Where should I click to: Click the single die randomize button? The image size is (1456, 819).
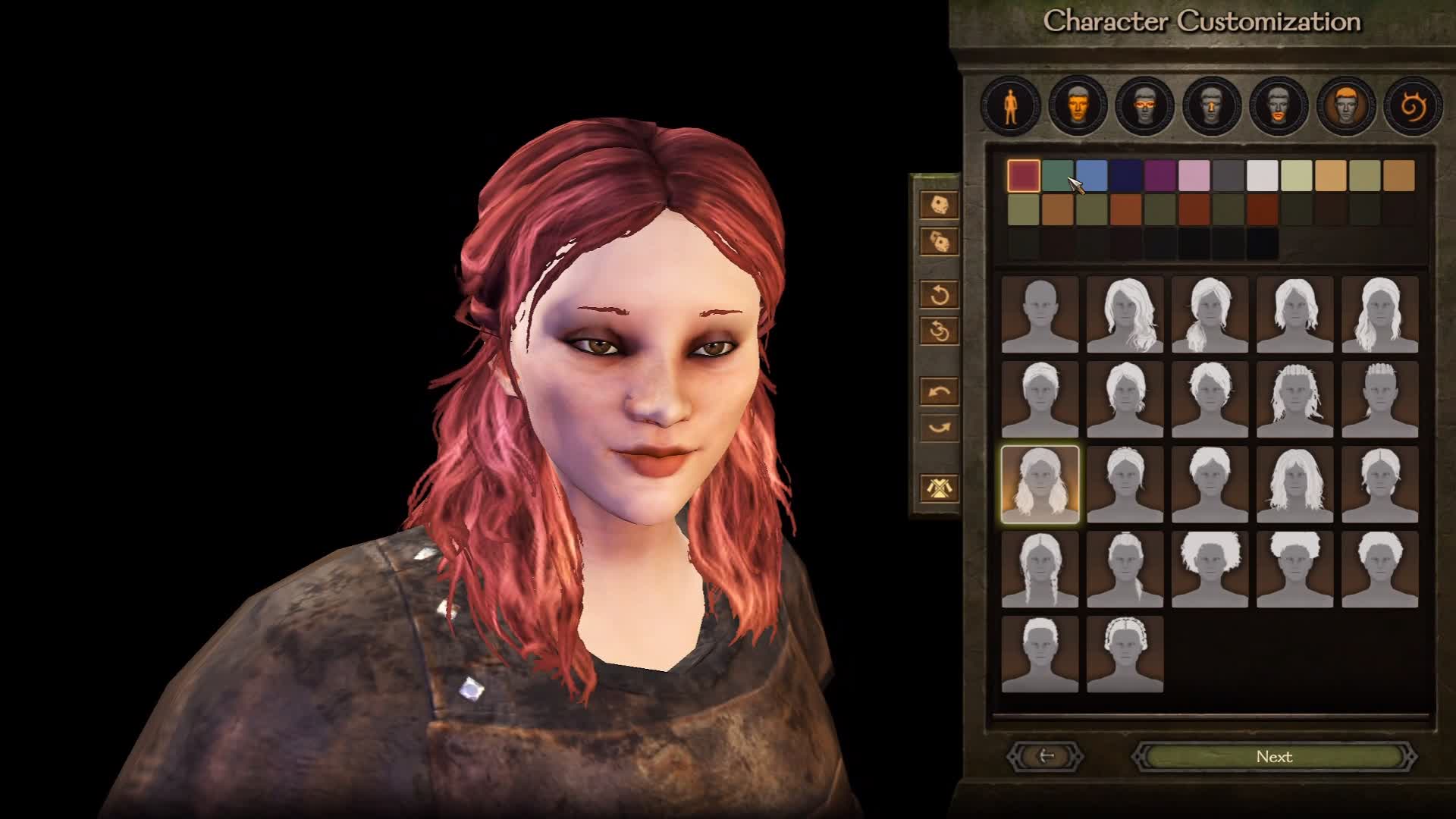point(939,205)
